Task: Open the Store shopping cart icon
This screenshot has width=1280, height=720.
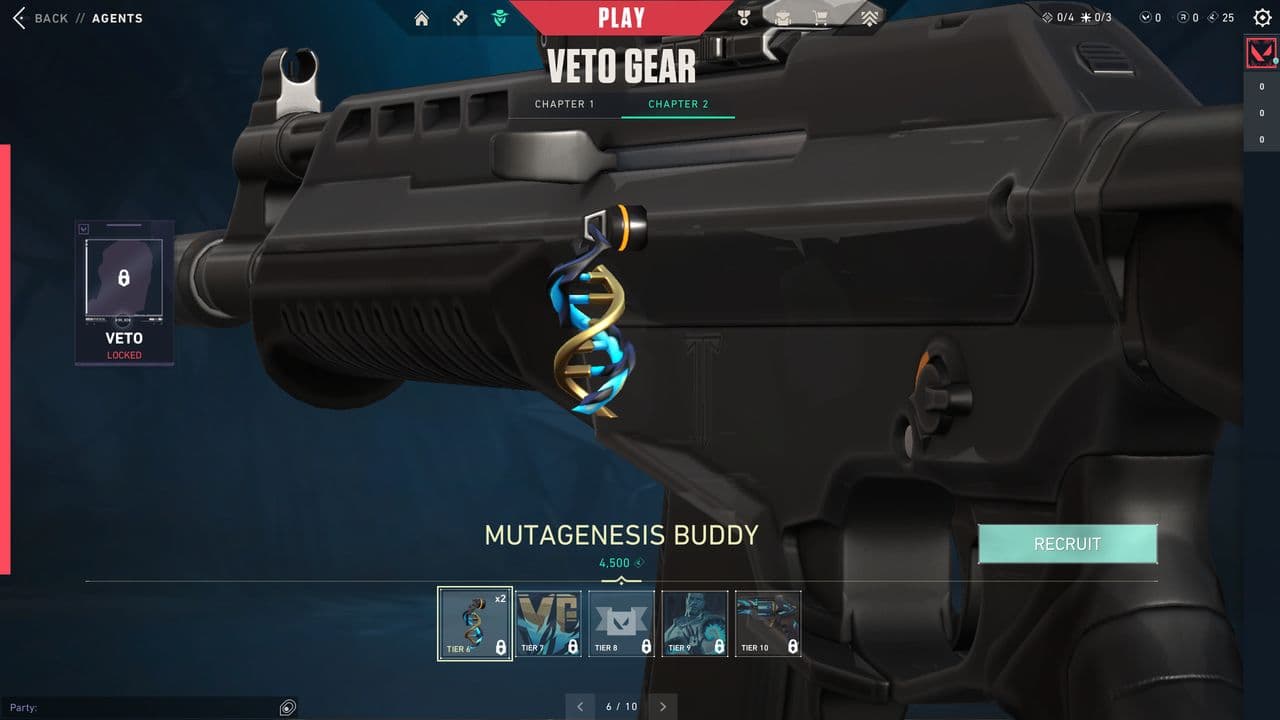Action: (821, 17)
